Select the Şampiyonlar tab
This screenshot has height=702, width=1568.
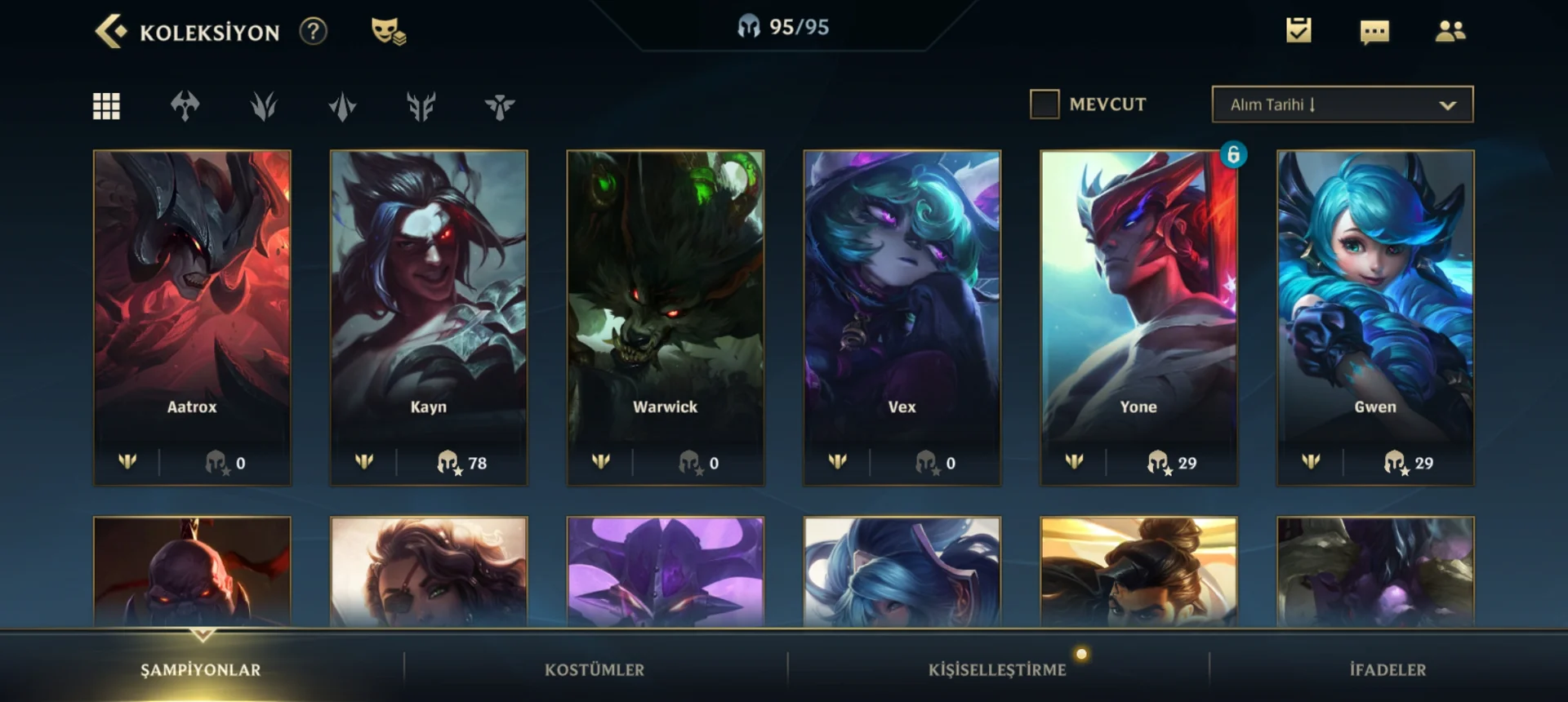(201, 670)
